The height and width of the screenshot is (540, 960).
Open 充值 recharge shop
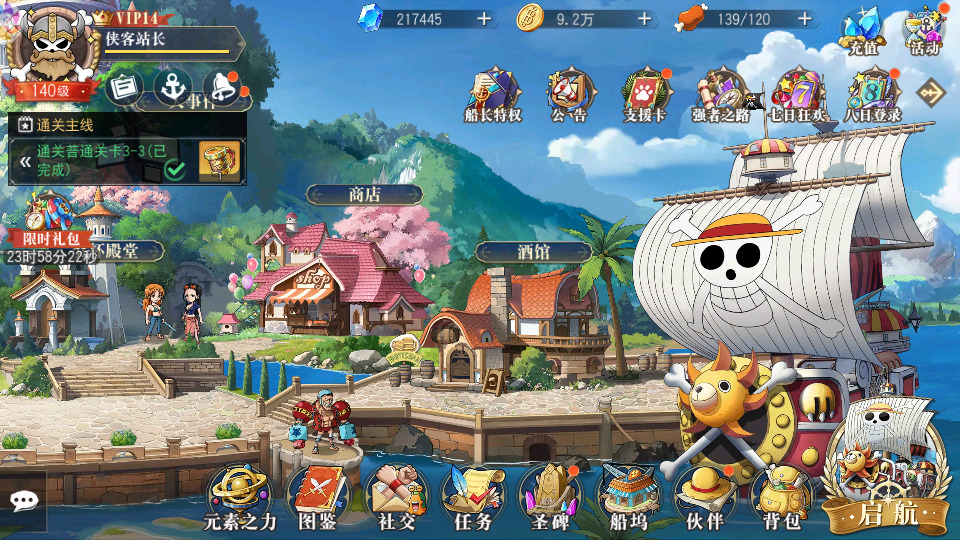[862, 30]
